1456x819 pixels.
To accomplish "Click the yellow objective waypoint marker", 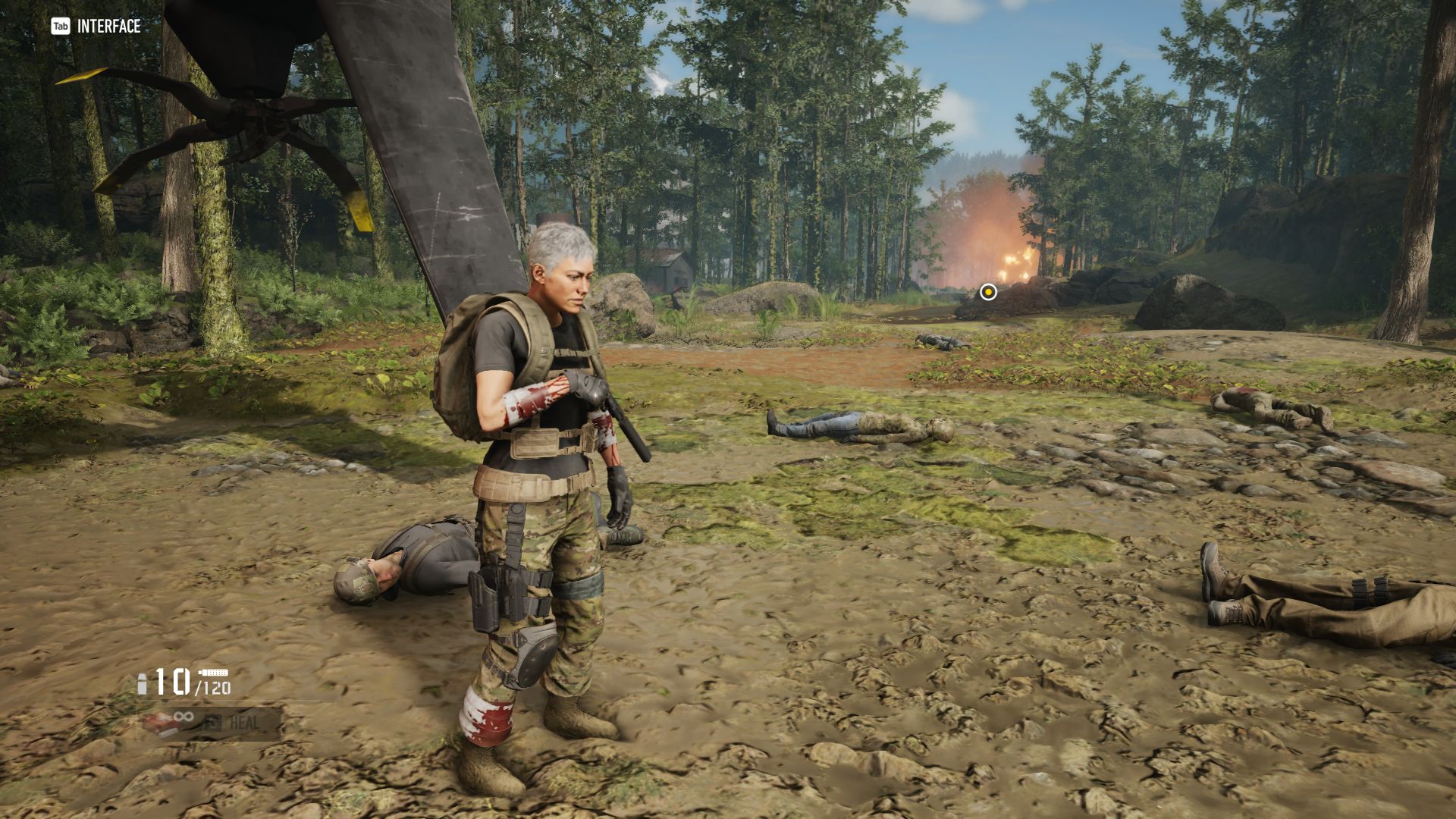I will tap(988, 292).
